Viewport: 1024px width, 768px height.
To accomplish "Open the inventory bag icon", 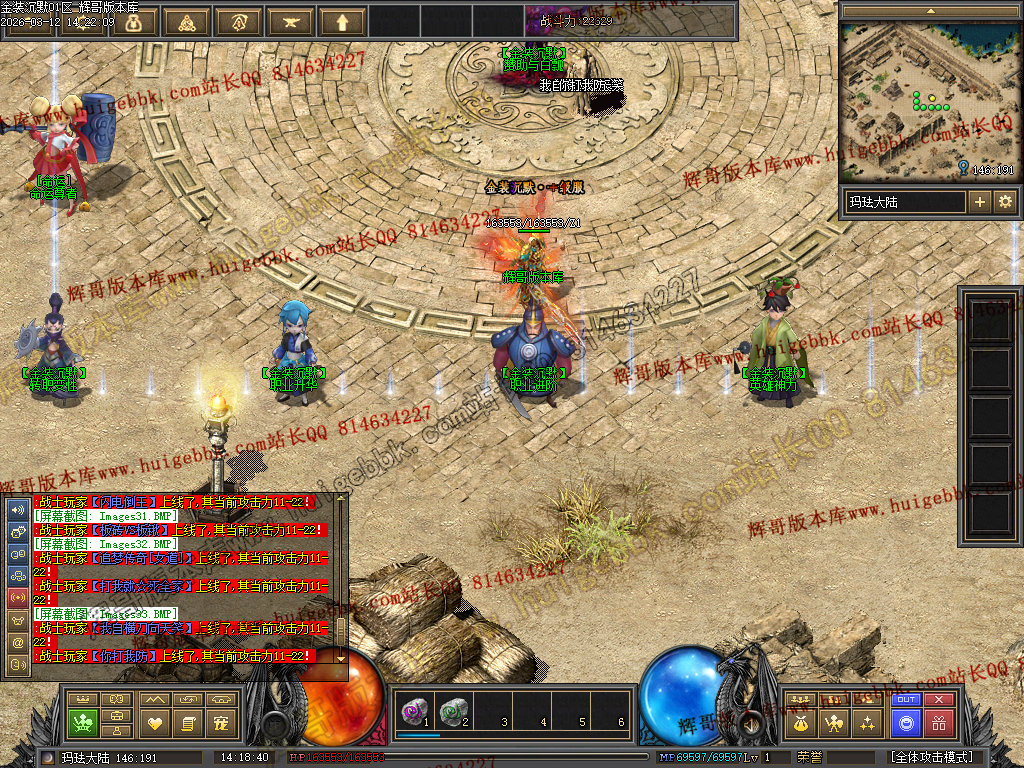I will (799, 722).
